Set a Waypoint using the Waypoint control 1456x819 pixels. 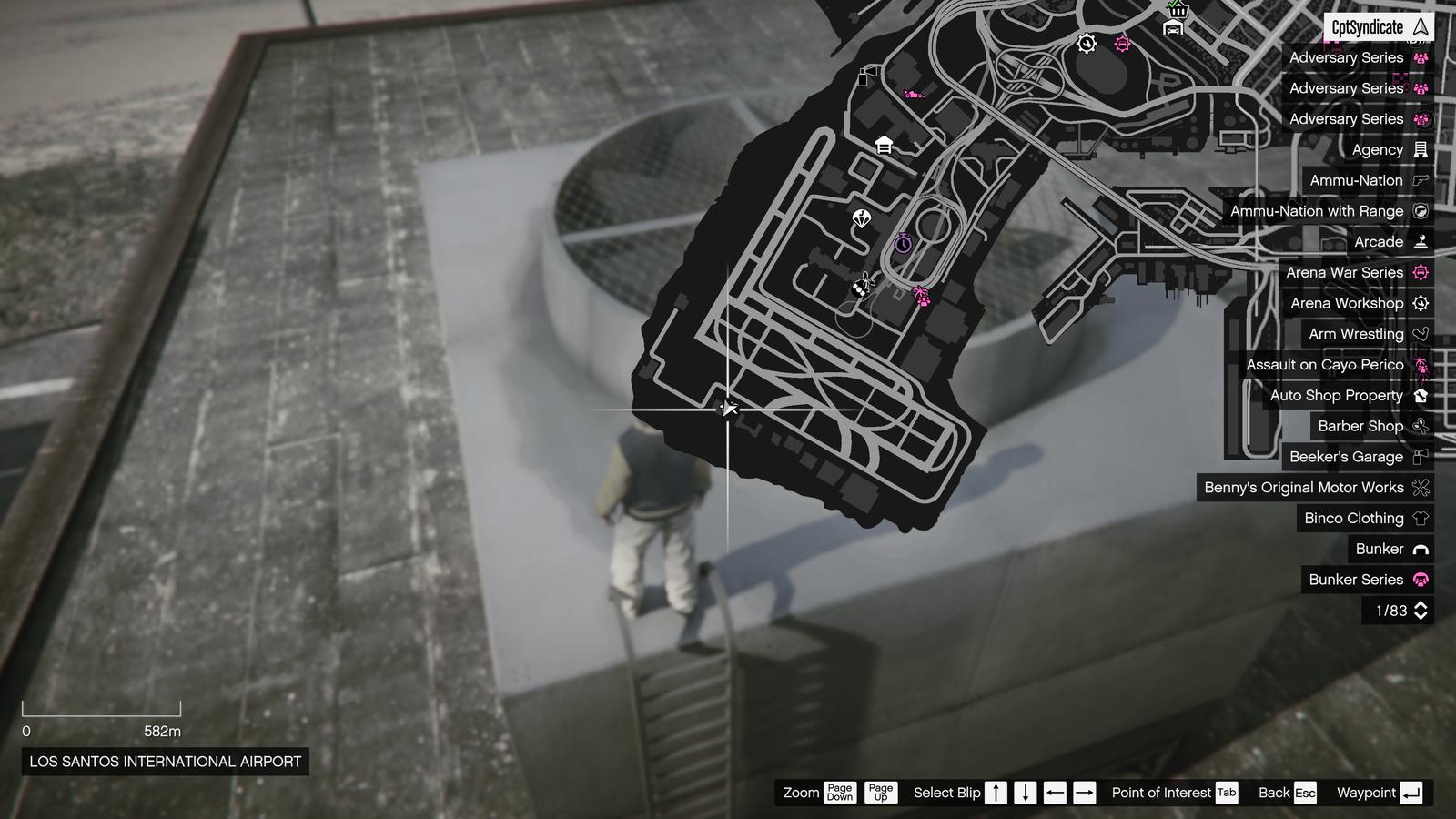click(1409, 793)
